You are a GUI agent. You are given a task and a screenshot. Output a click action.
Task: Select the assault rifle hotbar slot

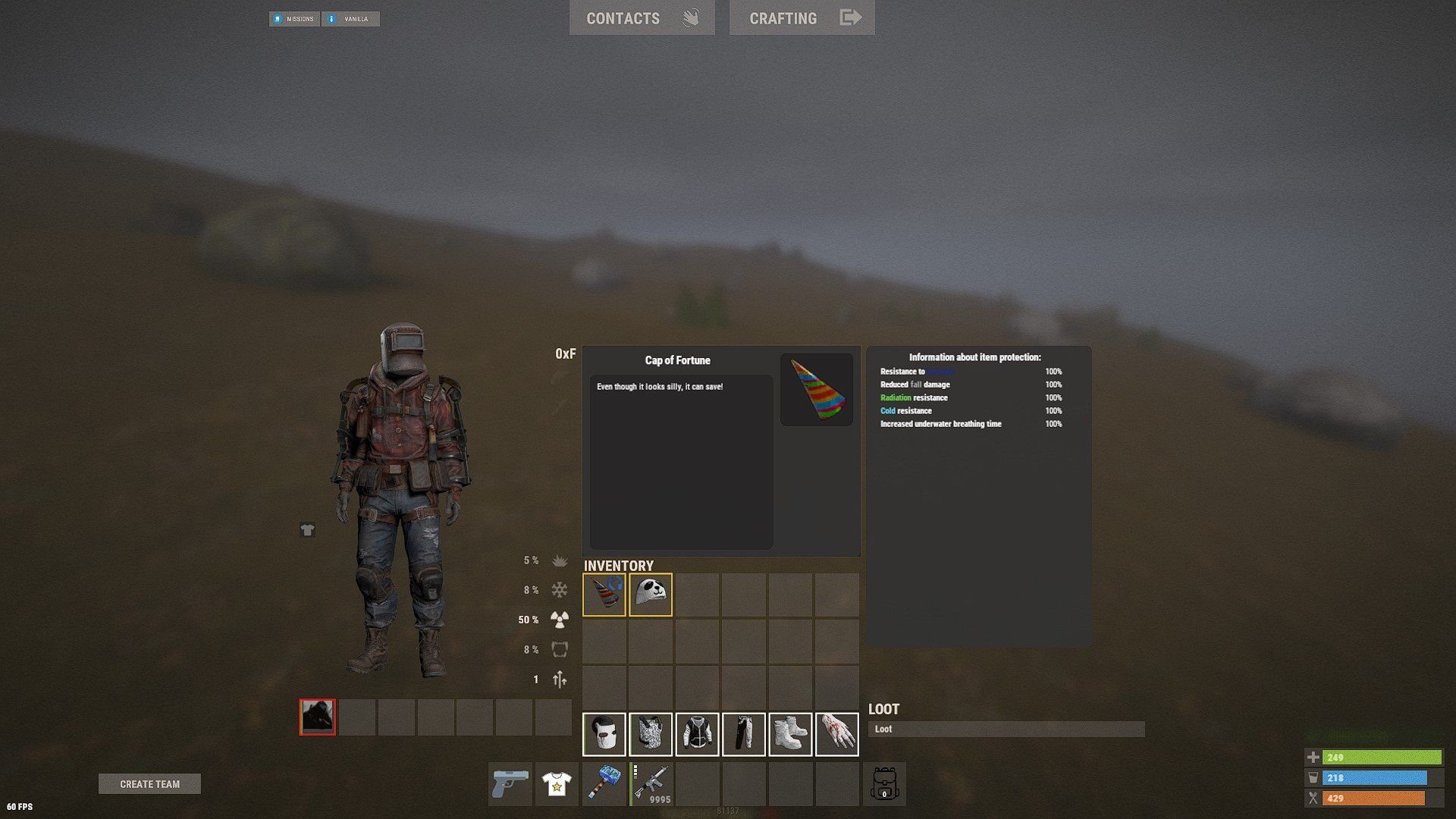coord(651,784)
